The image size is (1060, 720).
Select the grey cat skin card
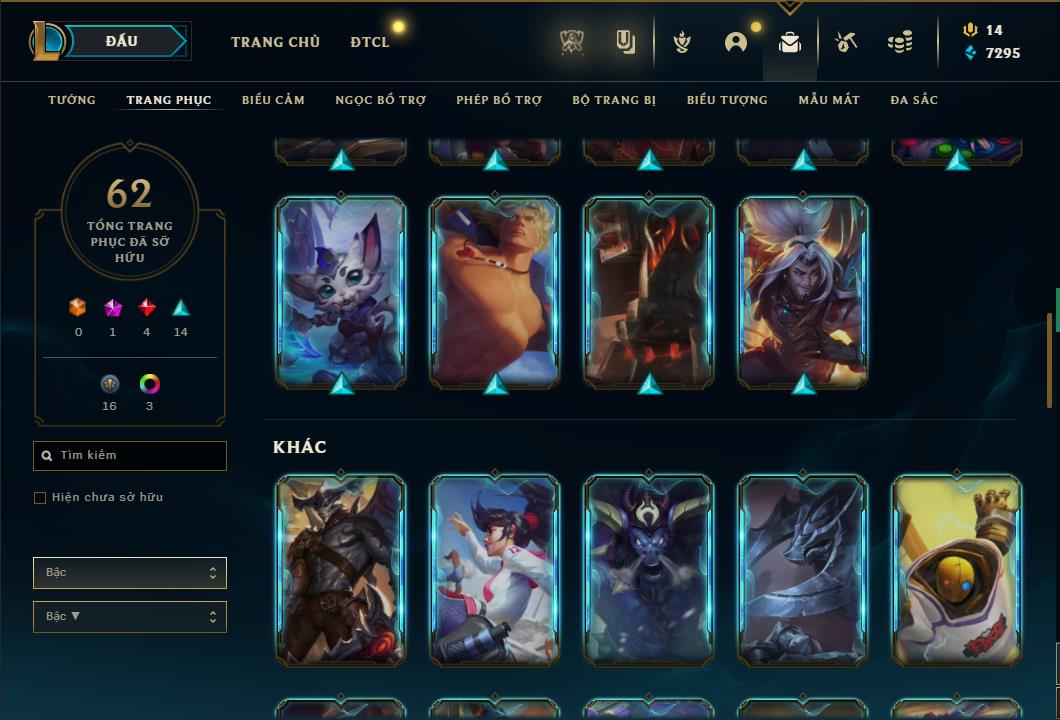tap(341, 292)
